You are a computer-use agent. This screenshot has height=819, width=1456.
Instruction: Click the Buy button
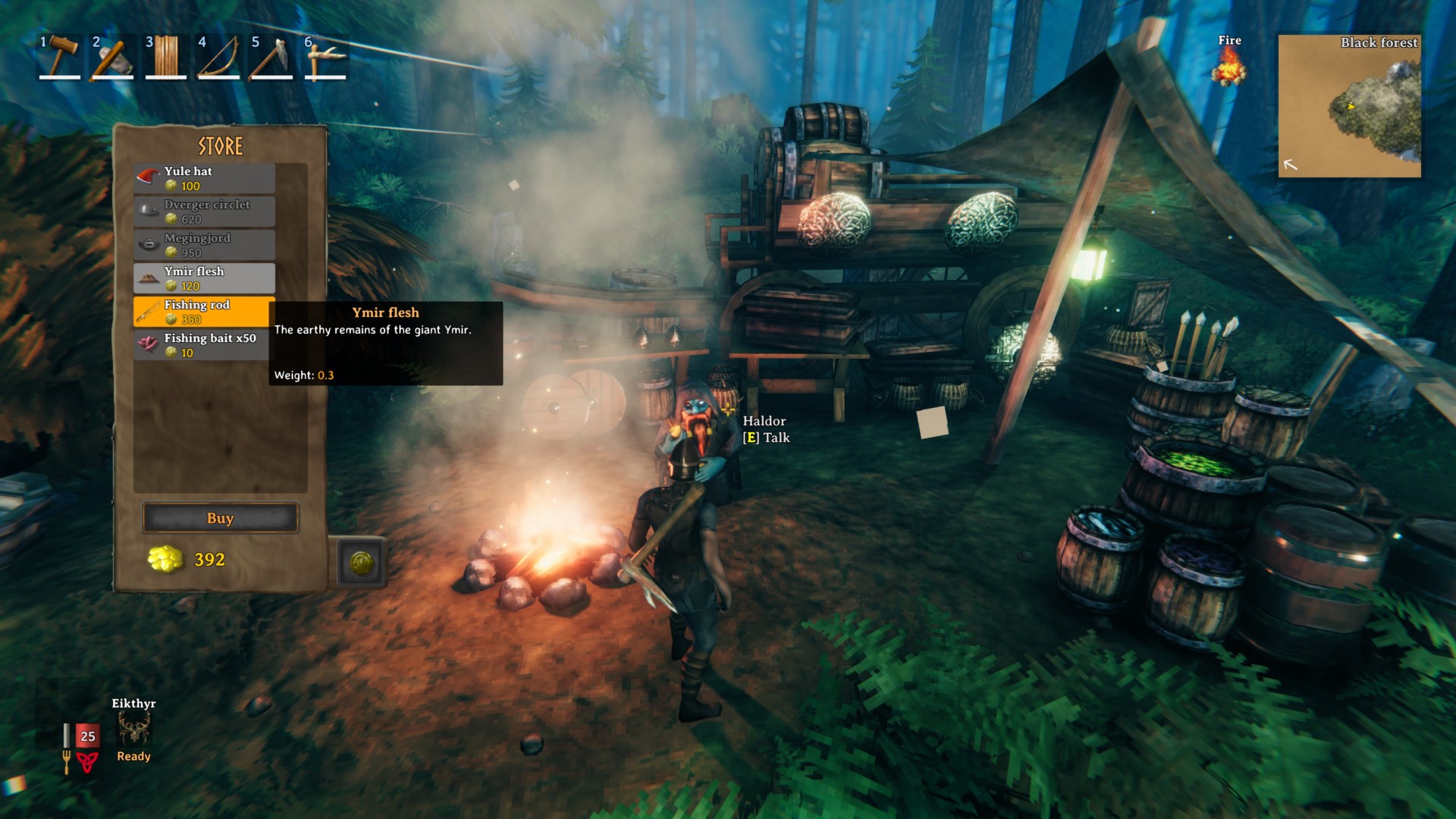pos(220,518)
